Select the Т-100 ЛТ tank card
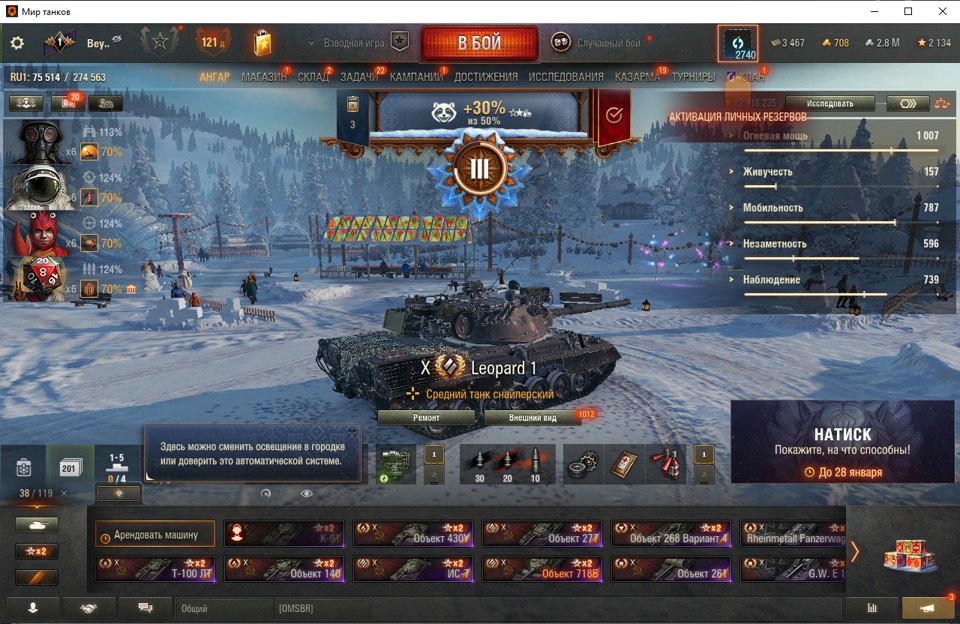 point(155,569)
